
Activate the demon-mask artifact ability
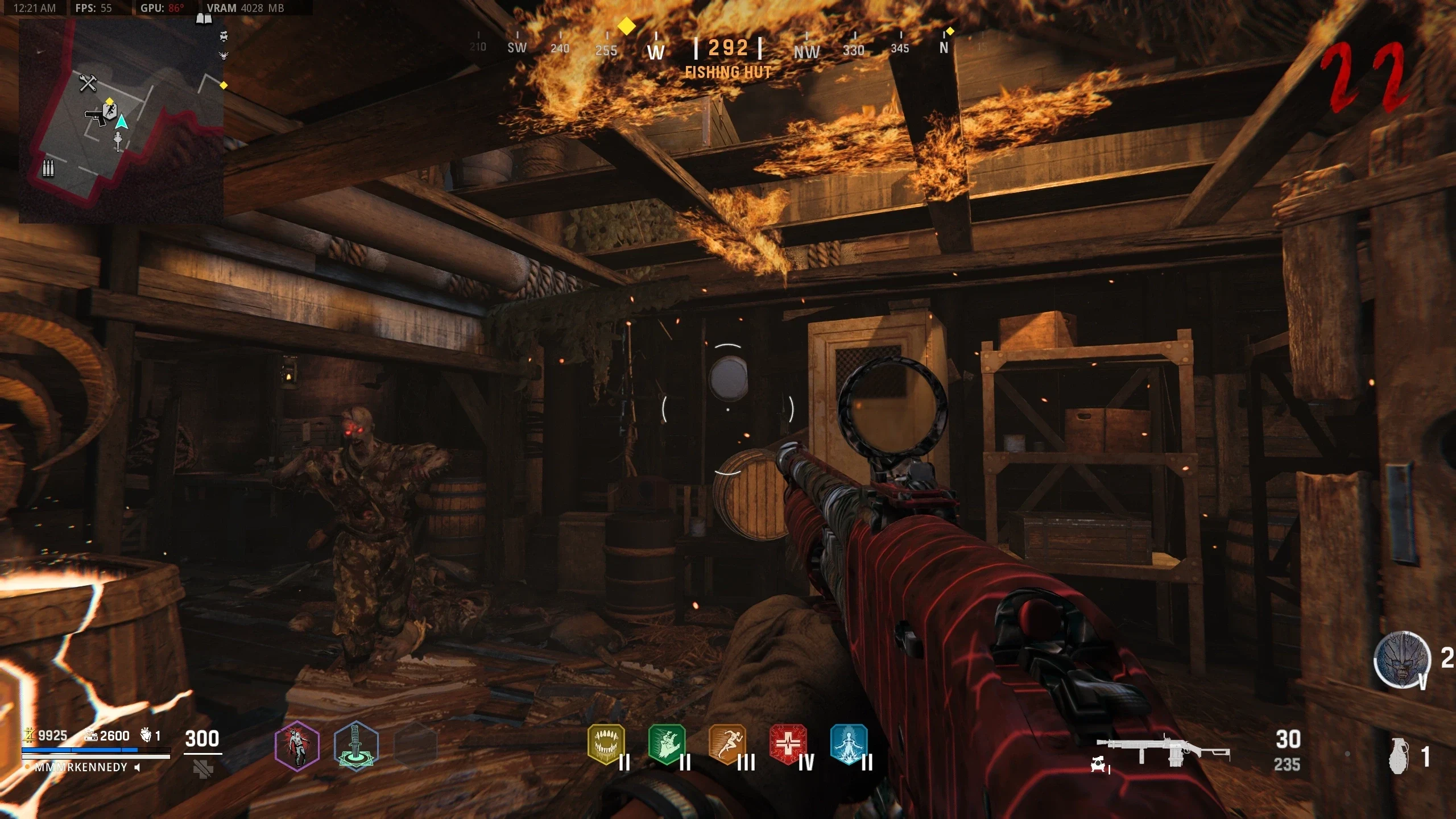[x=1401, y=660]
